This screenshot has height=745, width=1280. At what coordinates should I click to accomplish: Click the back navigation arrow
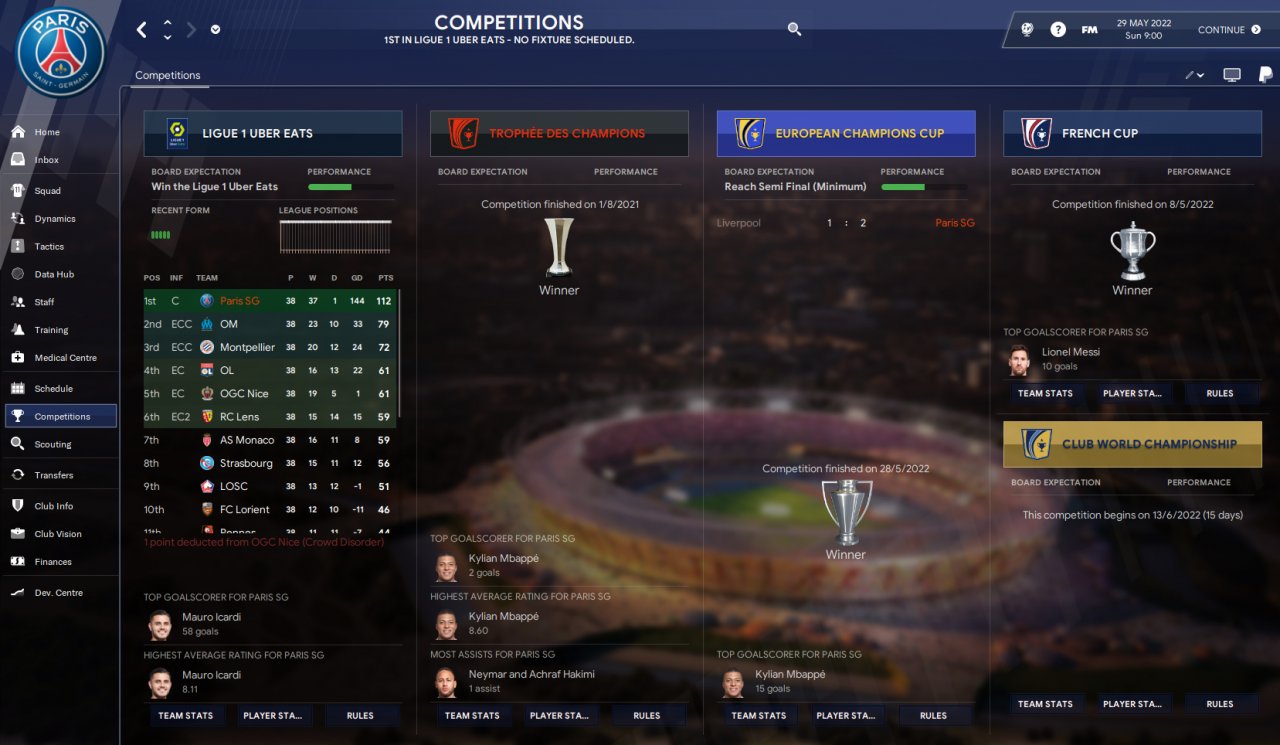141,30
